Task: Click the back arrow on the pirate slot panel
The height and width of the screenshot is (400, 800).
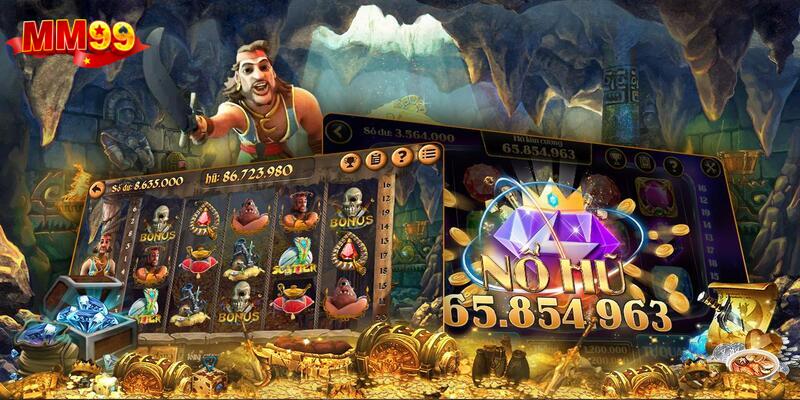Action: [x=98, y=186]
